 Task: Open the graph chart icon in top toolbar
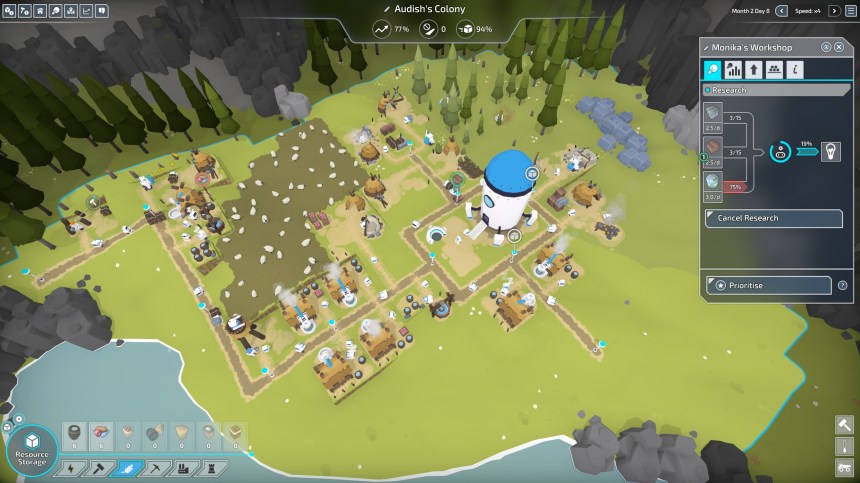[86, 11]
